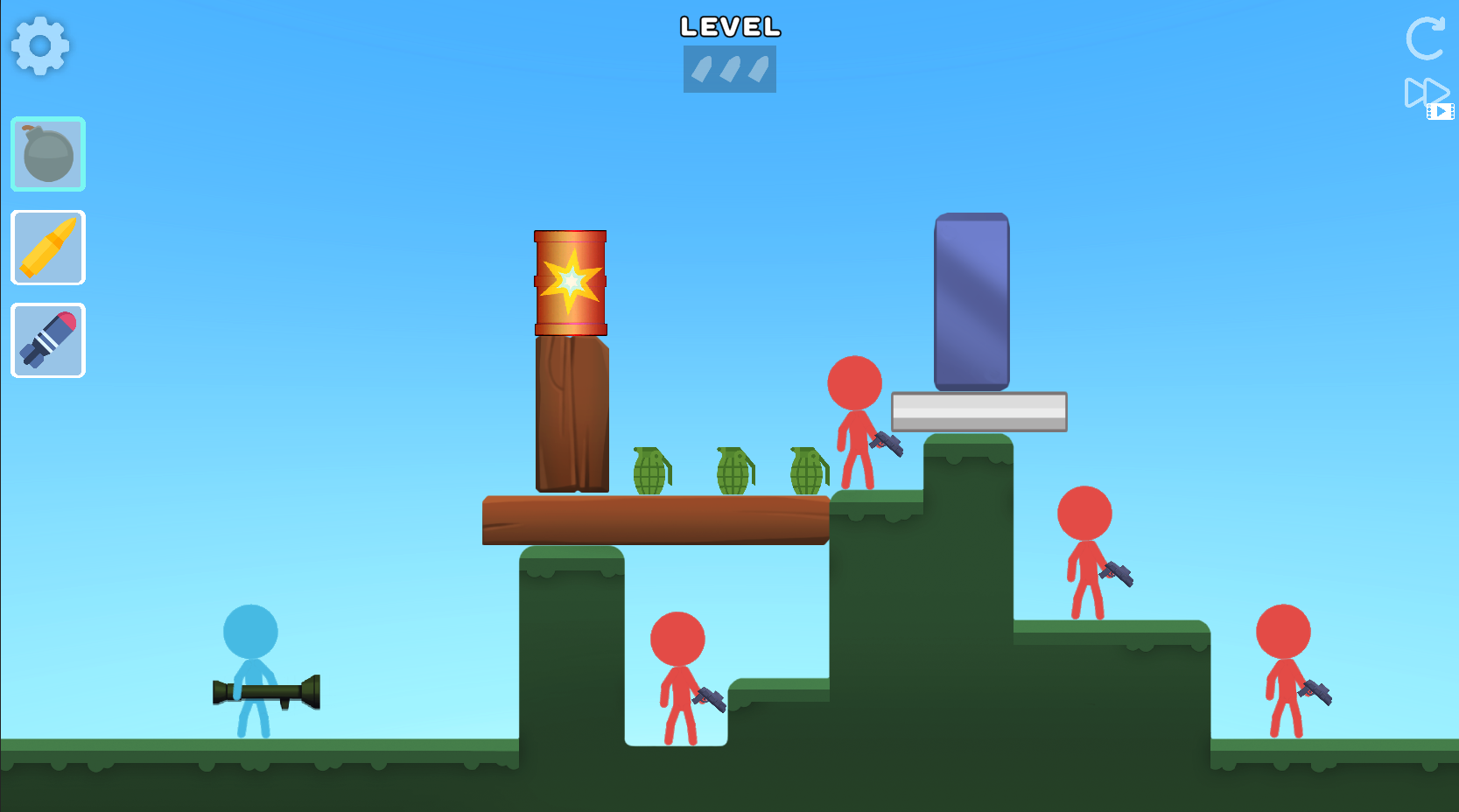Viewport: 1459px width, 812px height.
Task: Click the LEVEL title text
Action: pyautogui.click(x=729, y=27)
